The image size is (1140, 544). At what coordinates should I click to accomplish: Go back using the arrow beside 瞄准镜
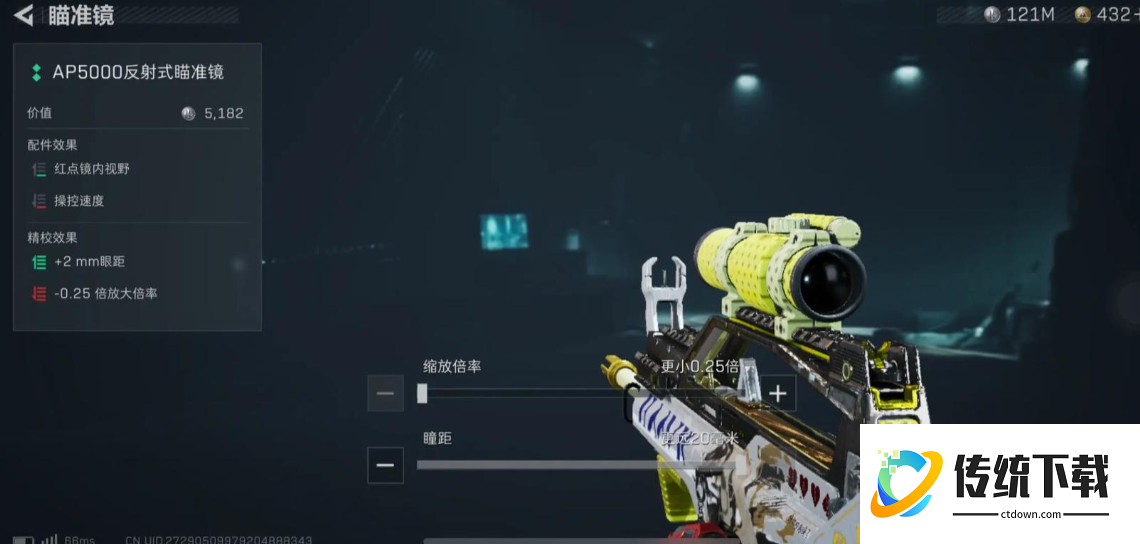point(23,15)
